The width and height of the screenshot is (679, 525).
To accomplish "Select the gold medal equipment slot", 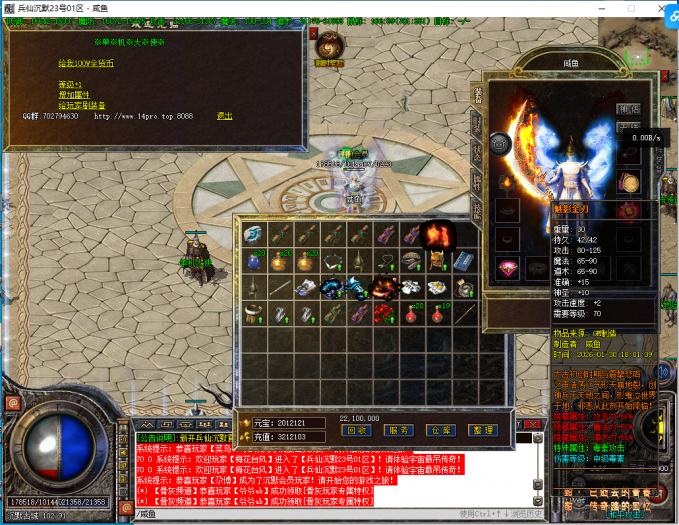I will (629, 183).
